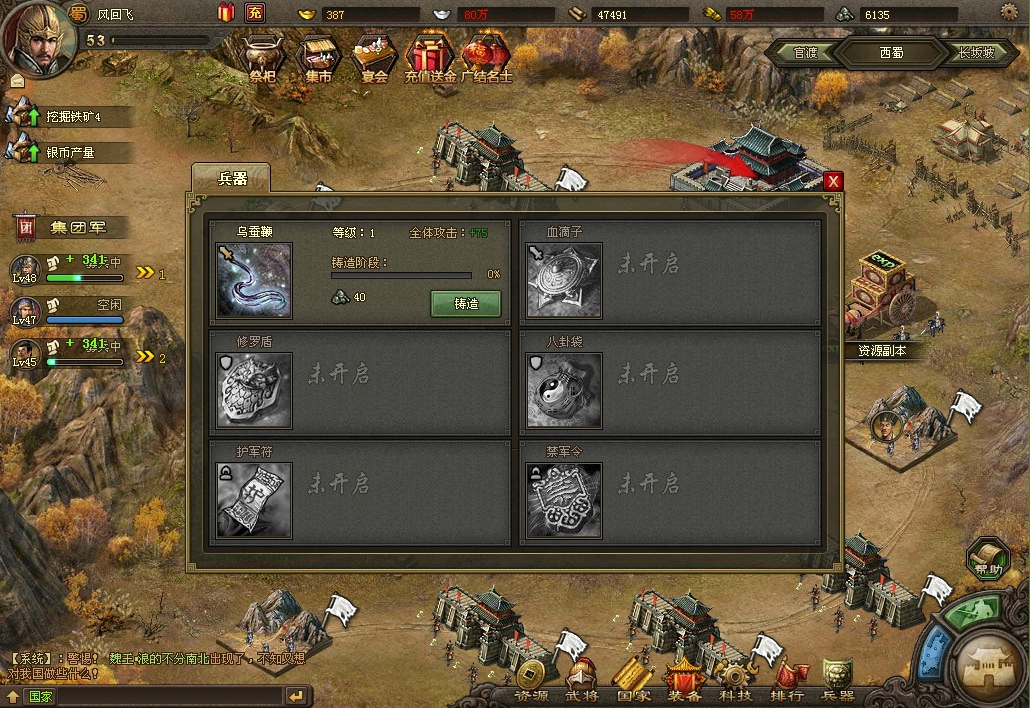
Task: Claim the 充值送金 recharge gift box
Action: [x=430, y=57]
